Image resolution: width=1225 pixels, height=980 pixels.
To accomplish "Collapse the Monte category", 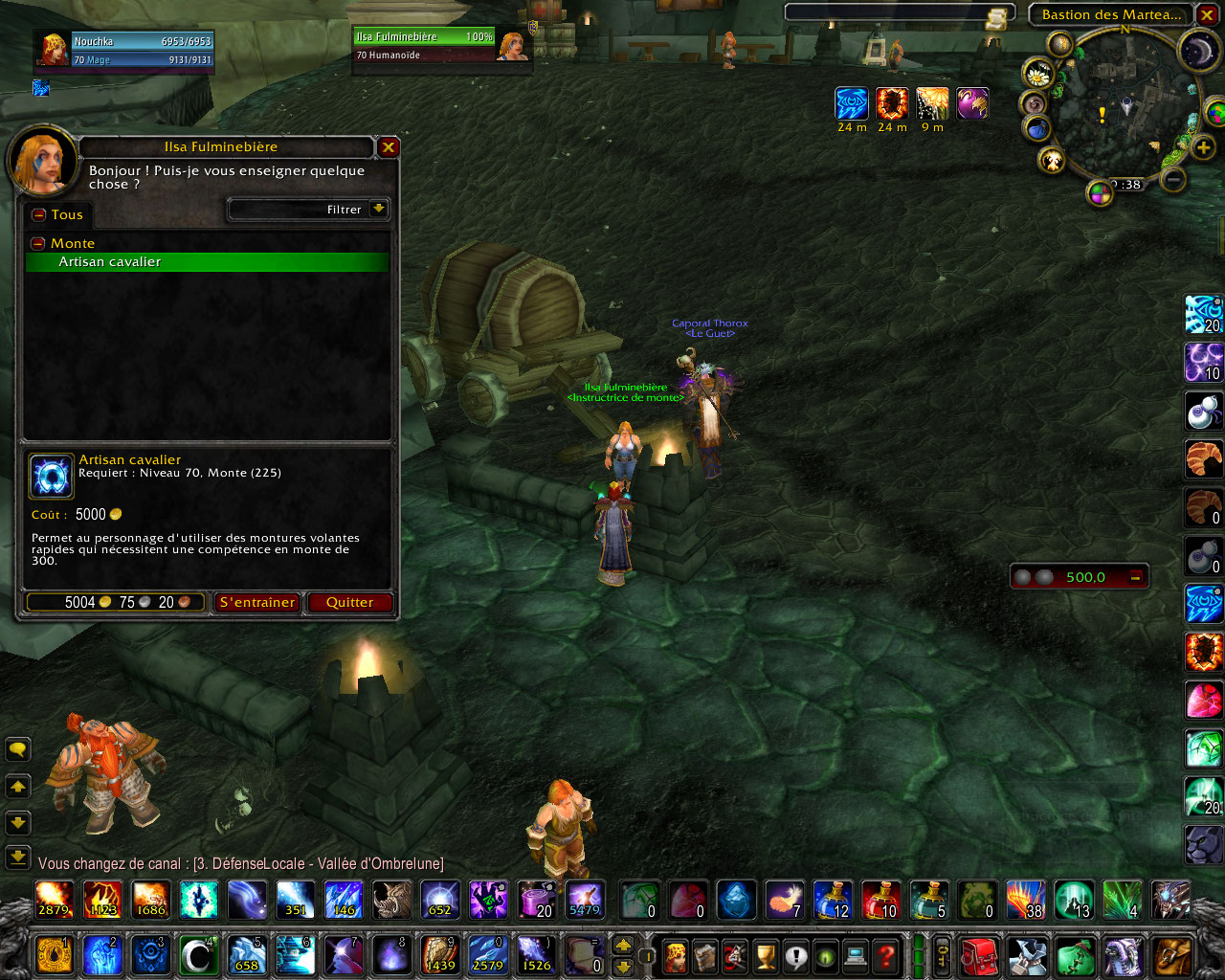I will coord(38,244).
